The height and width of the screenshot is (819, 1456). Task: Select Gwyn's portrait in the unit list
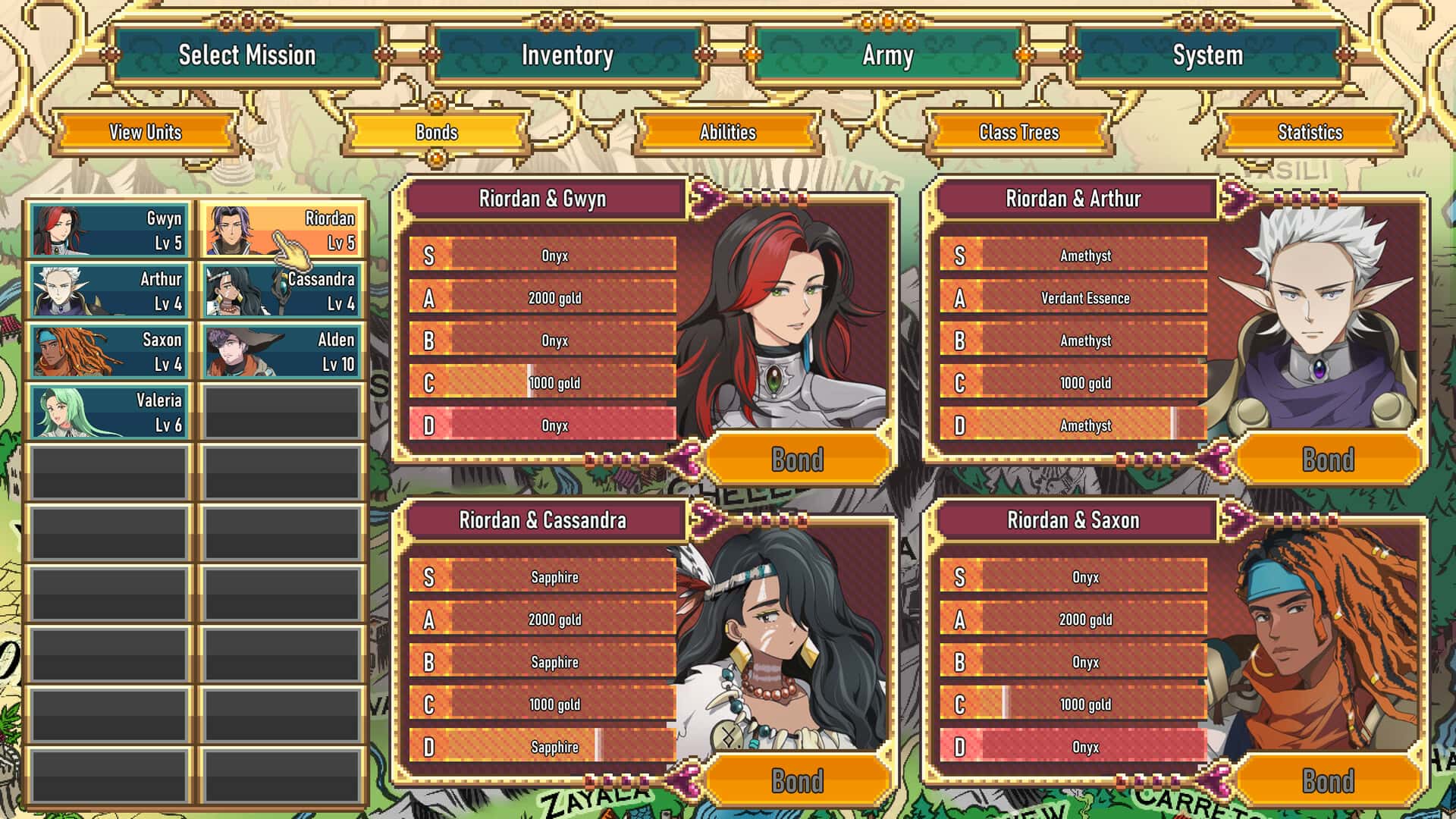(x=108, y=231)
